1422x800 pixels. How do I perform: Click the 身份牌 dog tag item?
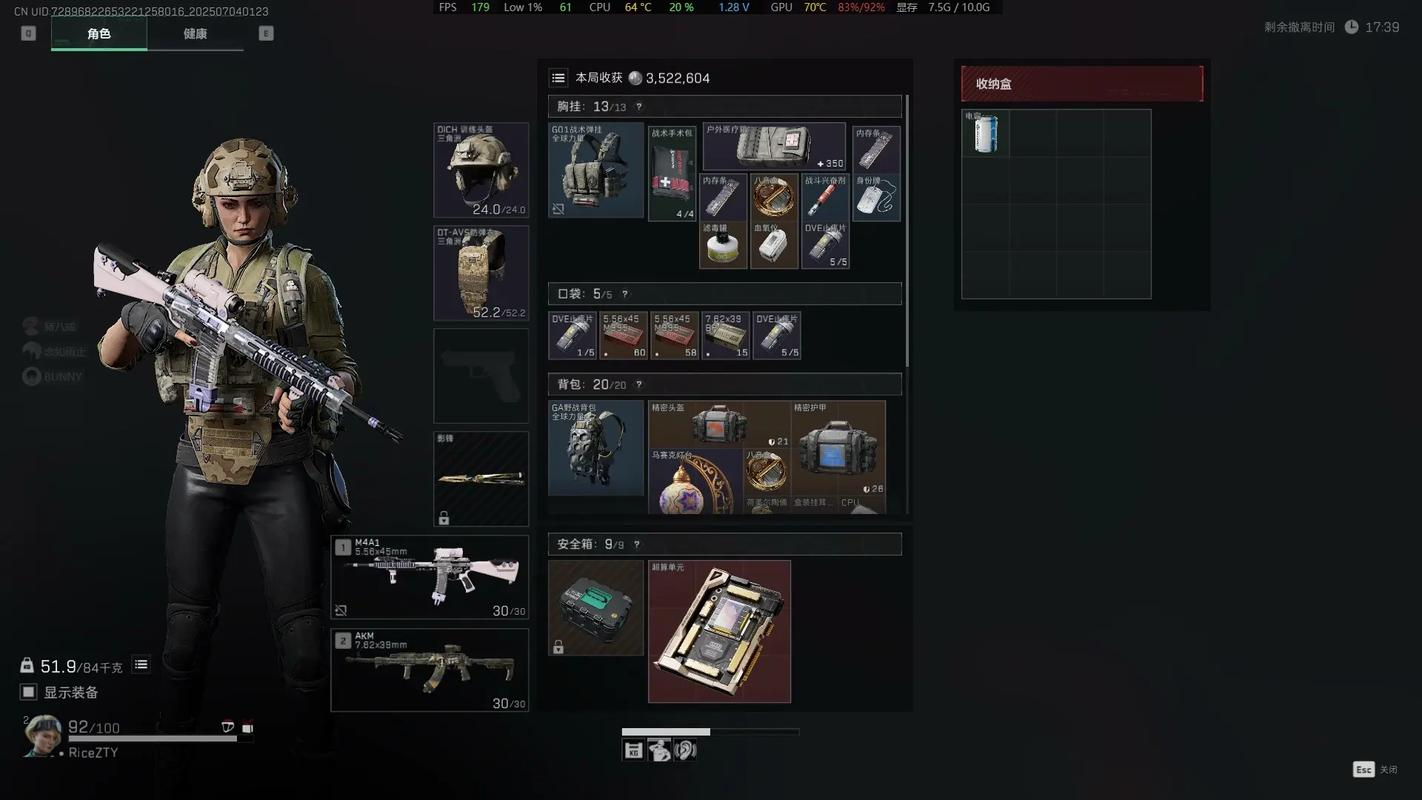point(876,197)
